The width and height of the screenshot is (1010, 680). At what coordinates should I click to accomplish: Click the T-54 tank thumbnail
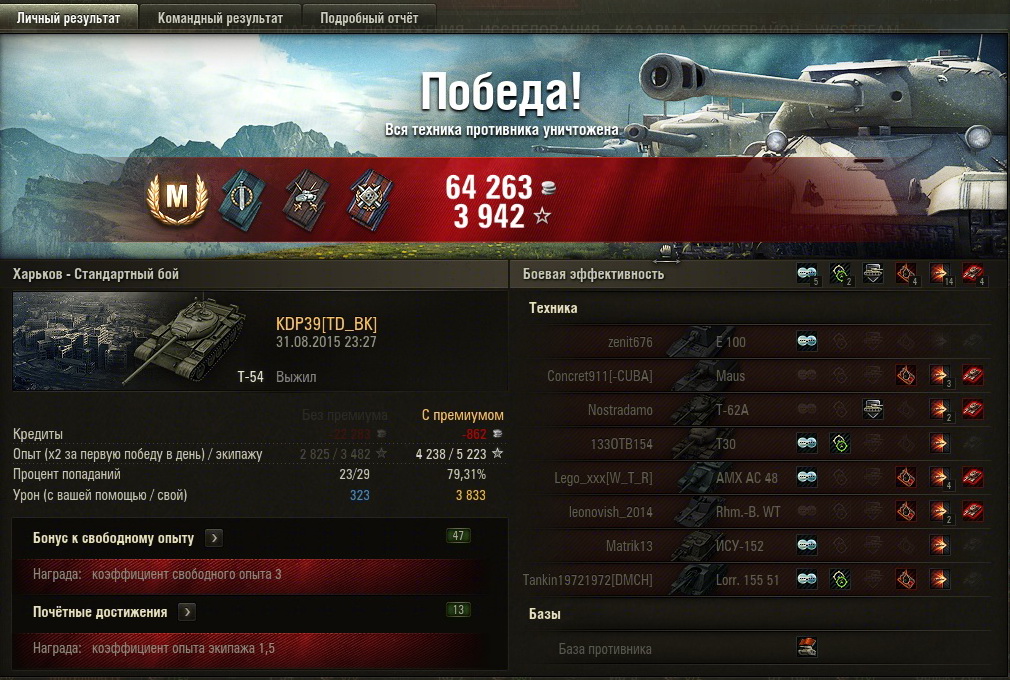point(138,341)
